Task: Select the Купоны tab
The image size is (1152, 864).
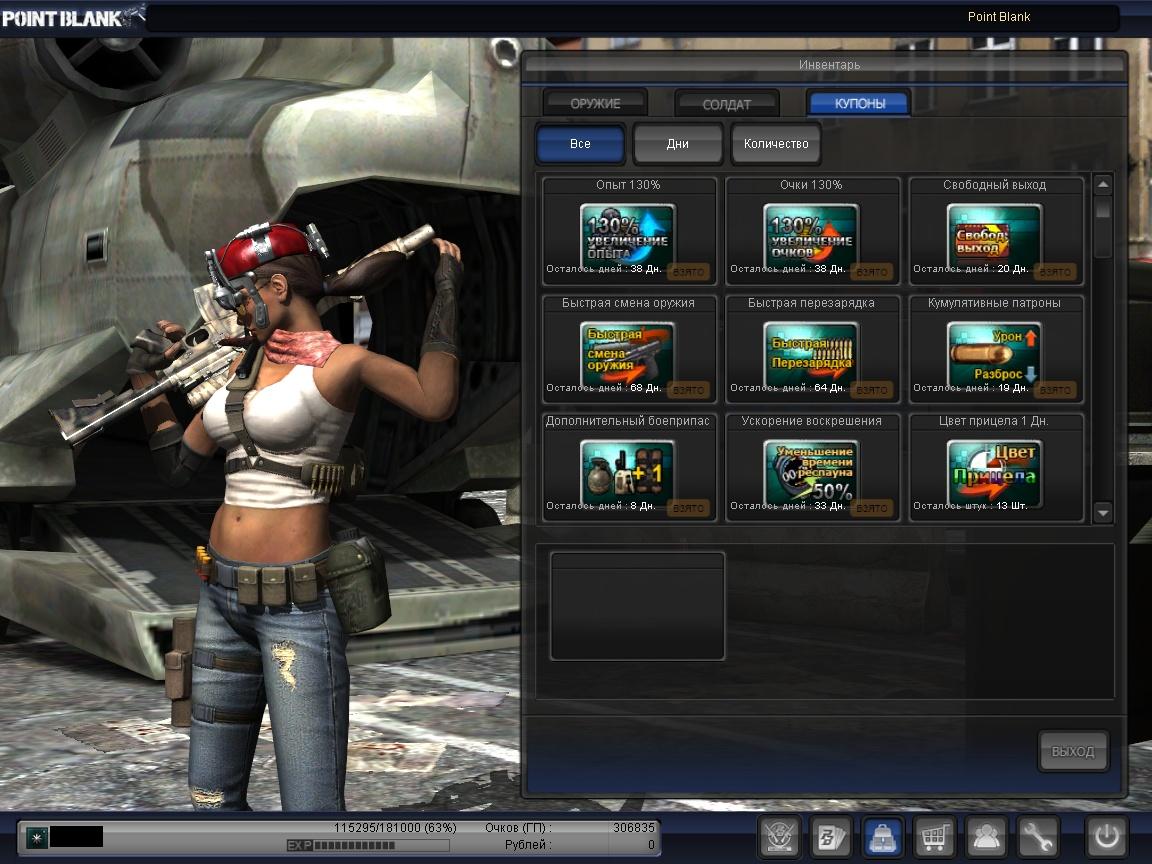Action: coord(859,103)
